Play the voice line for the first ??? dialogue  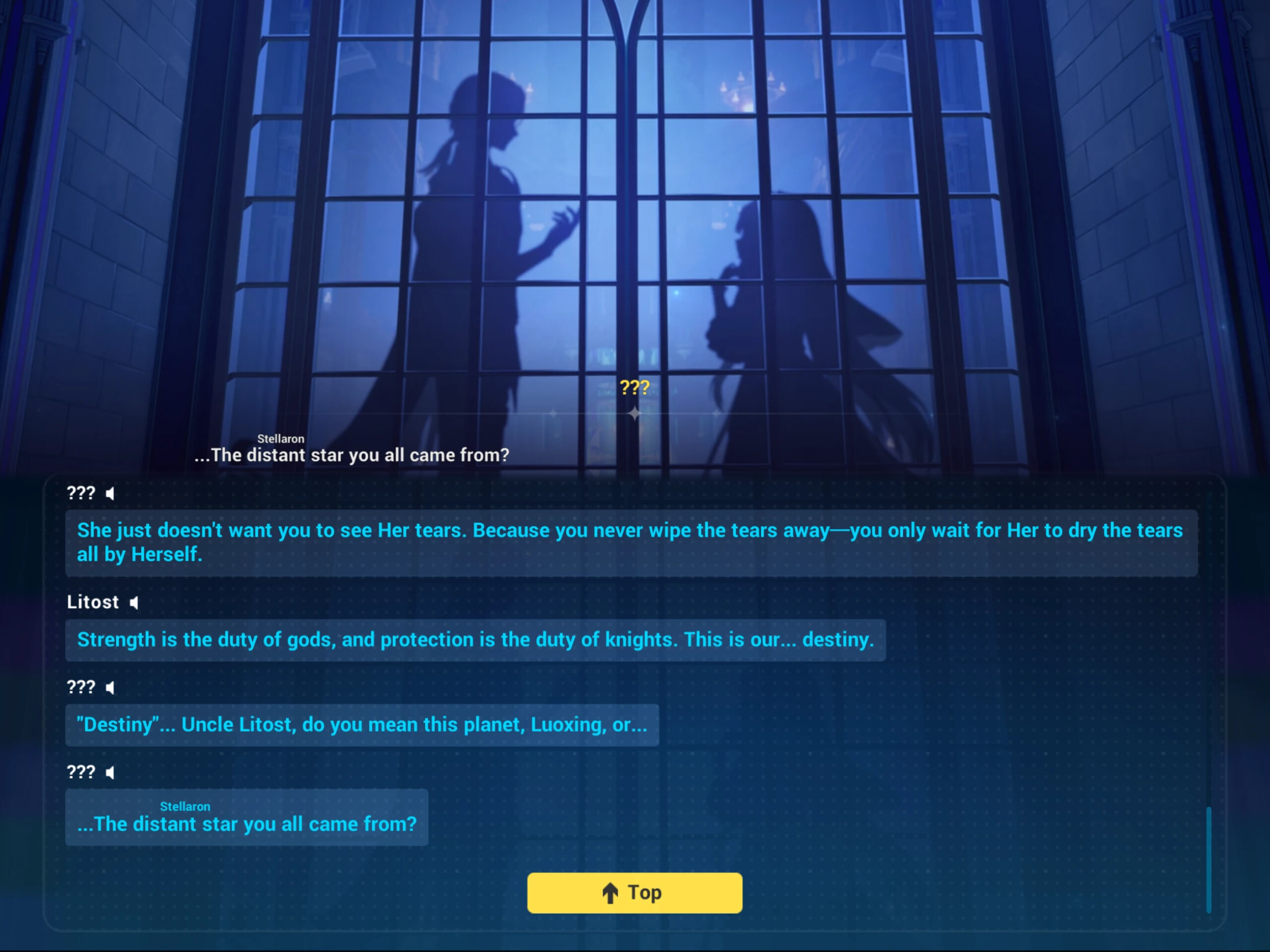[x=110, y=493]
